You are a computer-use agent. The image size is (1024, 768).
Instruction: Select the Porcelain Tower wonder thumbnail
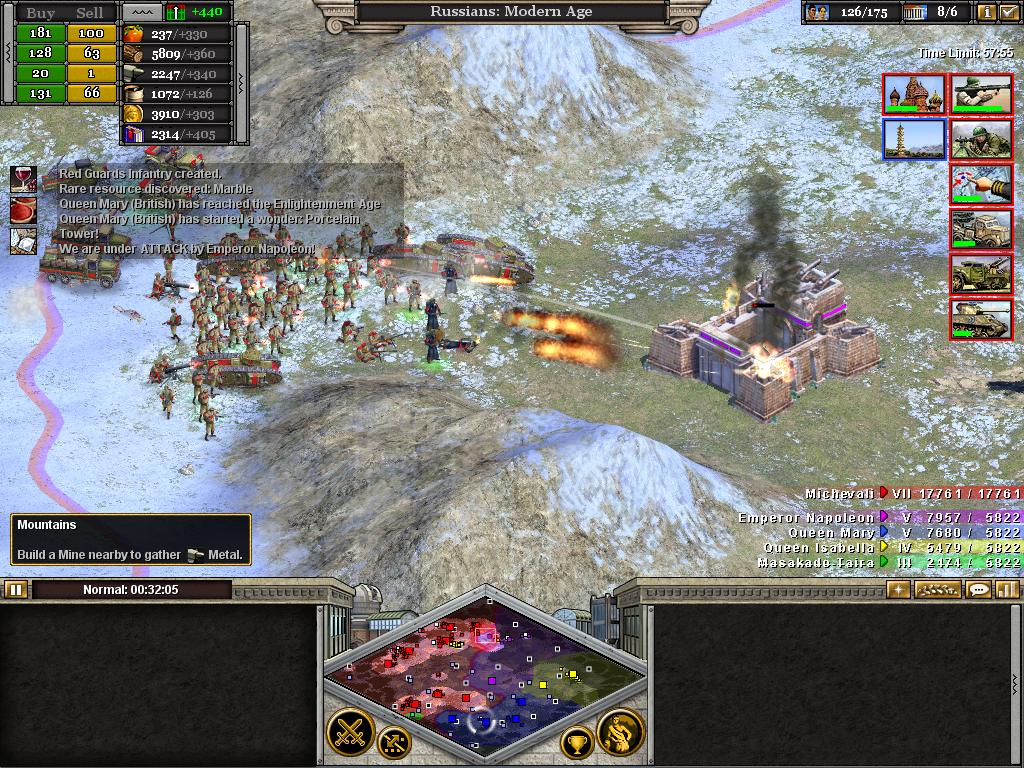point(914,140)
